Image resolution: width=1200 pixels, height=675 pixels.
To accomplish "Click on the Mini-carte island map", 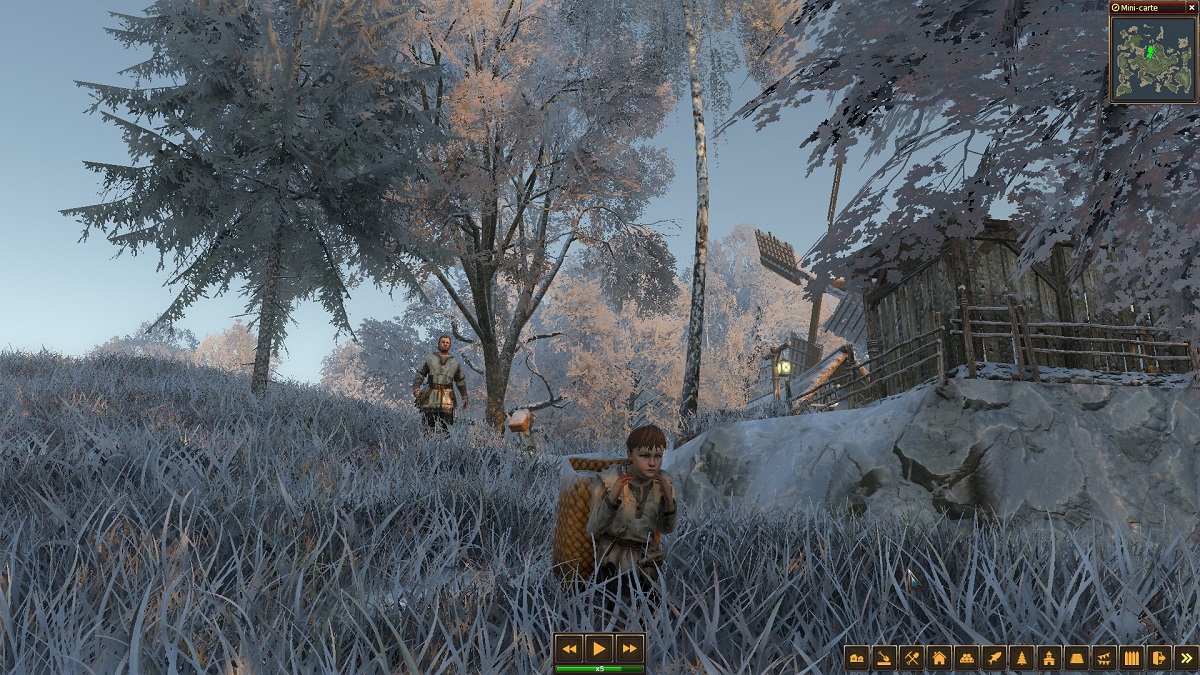I will (1152, 59).
